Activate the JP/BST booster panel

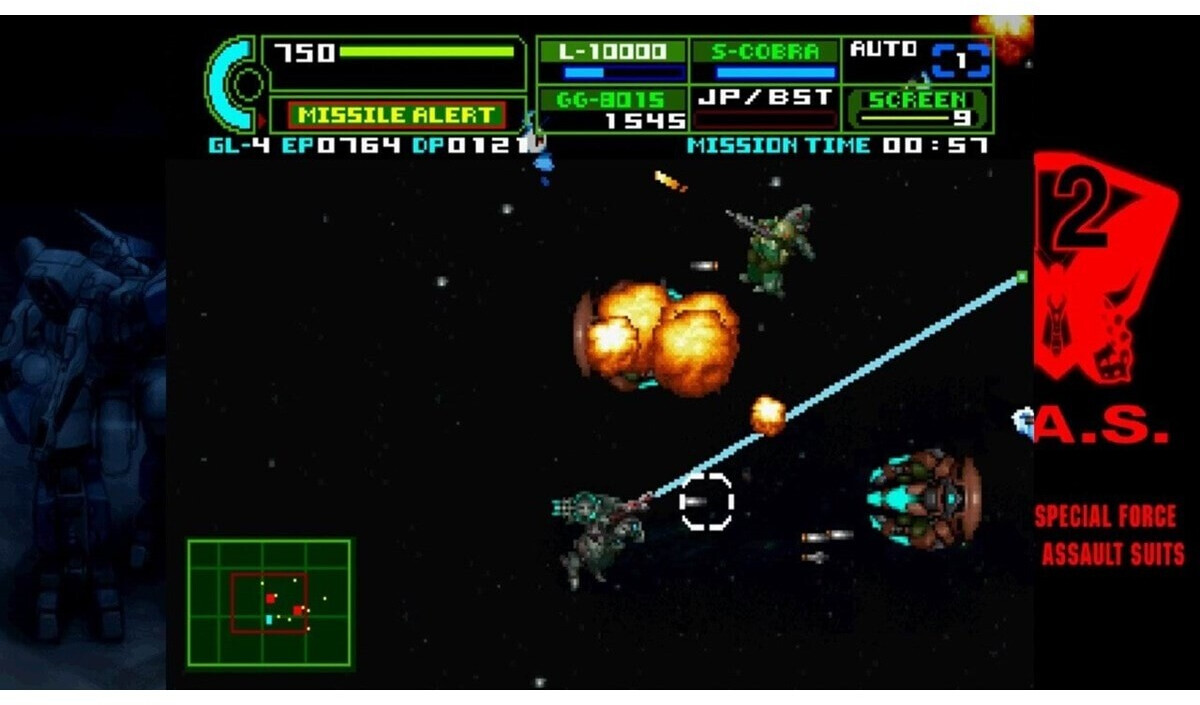(x=765, y=109)
